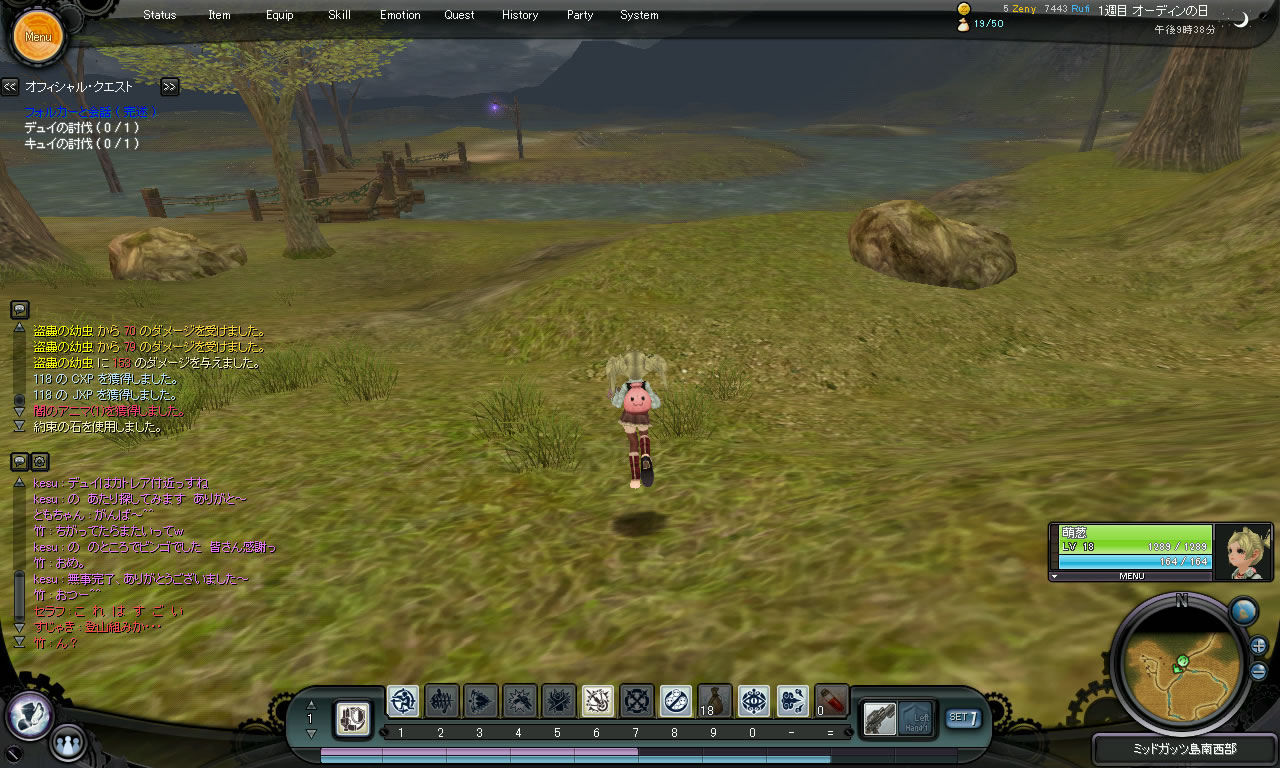Open the Status menu
This screenshot has height=768, width=1280.
tap(159, 15)
